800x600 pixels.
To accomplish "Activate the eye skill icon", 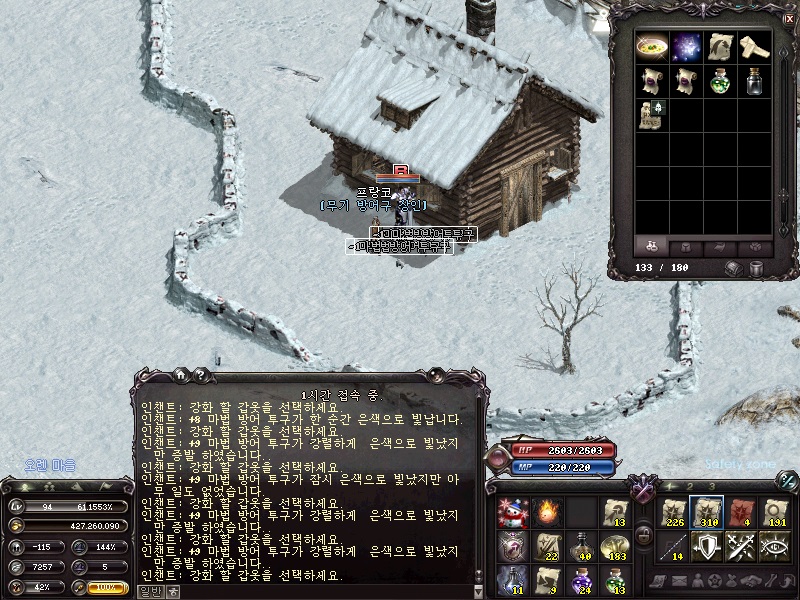I will tap(775, 546).
